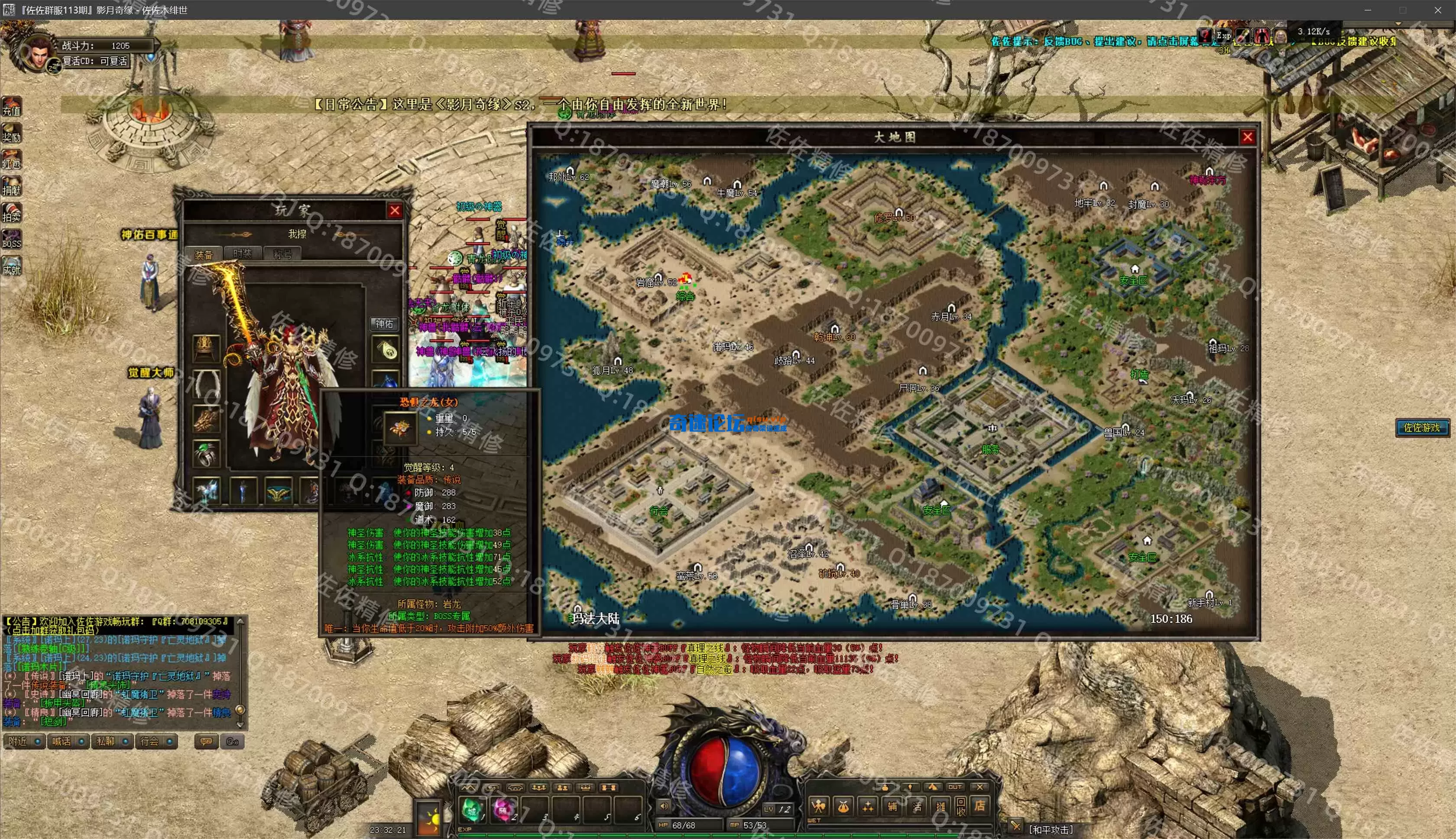Close the game window
Image resolution: width=1456 pixels, height=839 pixels.
pyautogui.click(x=1437, y=10)
